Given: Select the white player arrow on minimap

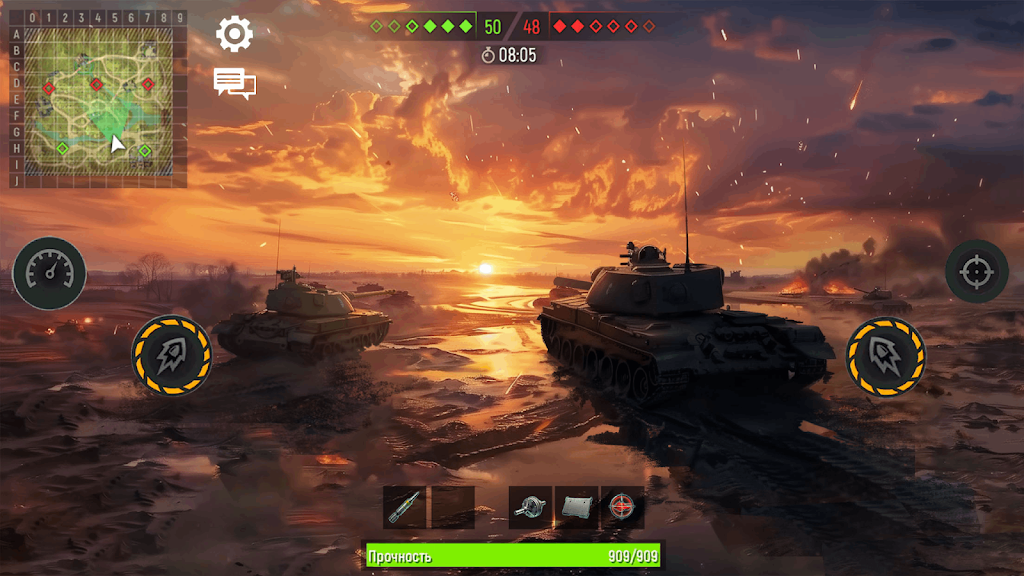Looking at the screenshot, I should tap(117, 144).
